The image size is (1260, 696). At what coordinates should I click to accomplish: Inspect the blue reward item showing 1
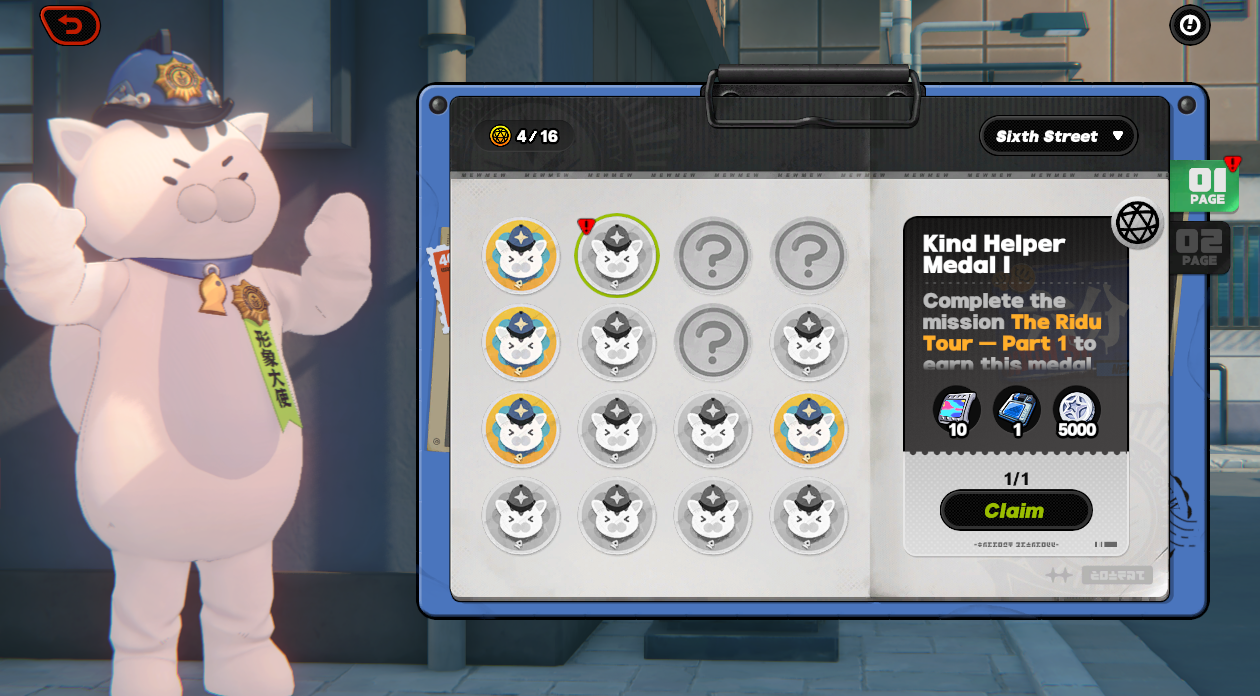(x=1016, y=411)
